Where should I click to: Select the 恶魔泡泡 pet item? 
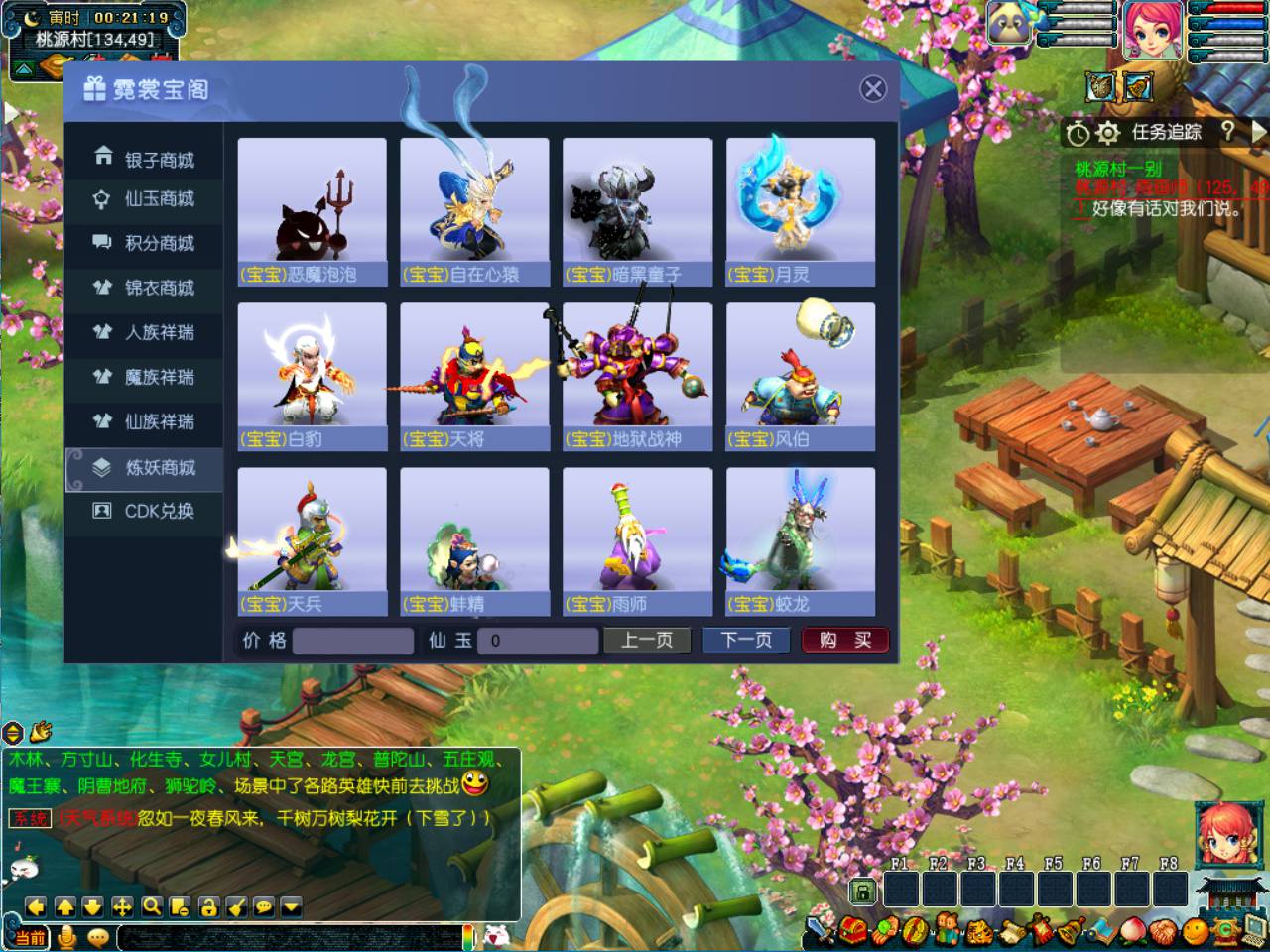tap(312, 211)
